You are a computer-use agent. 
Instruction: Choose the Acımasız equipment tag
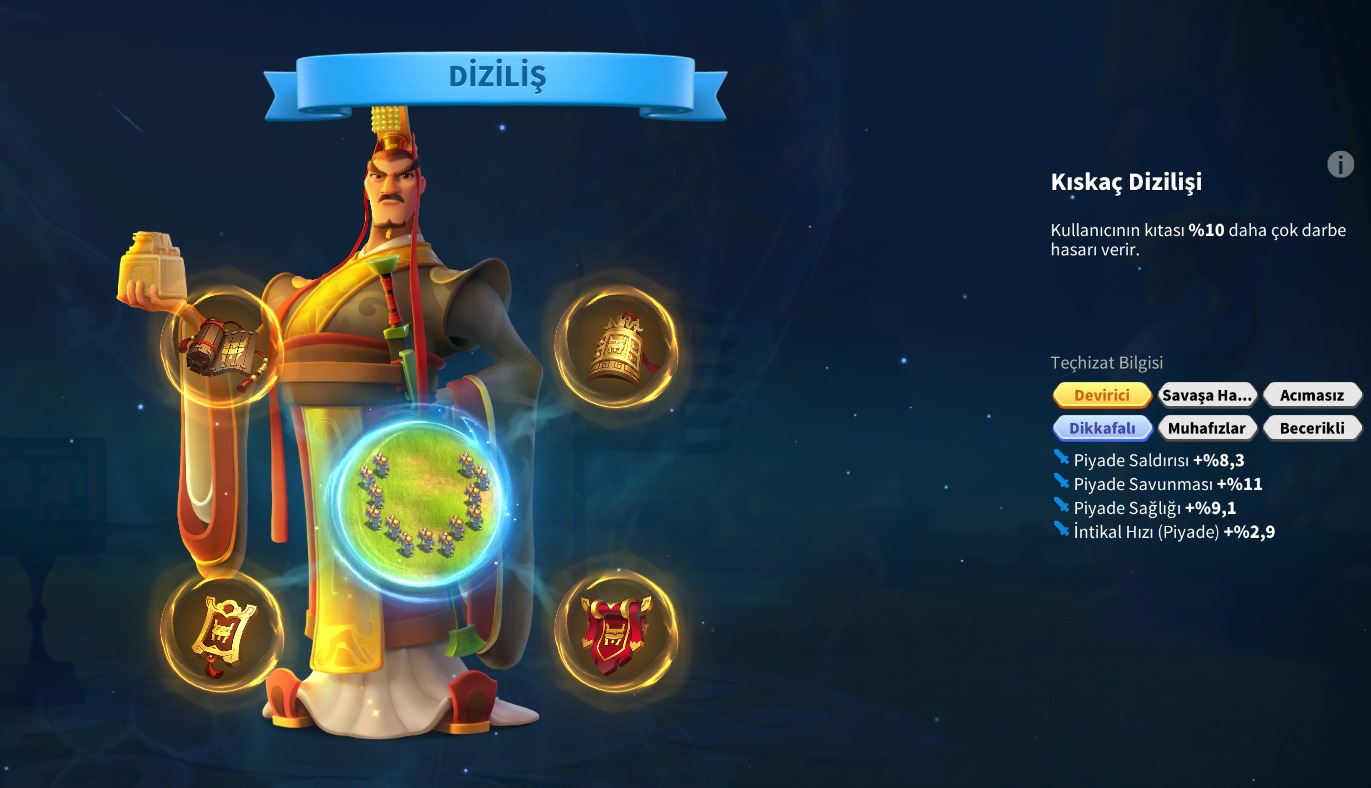[1312, 395]
